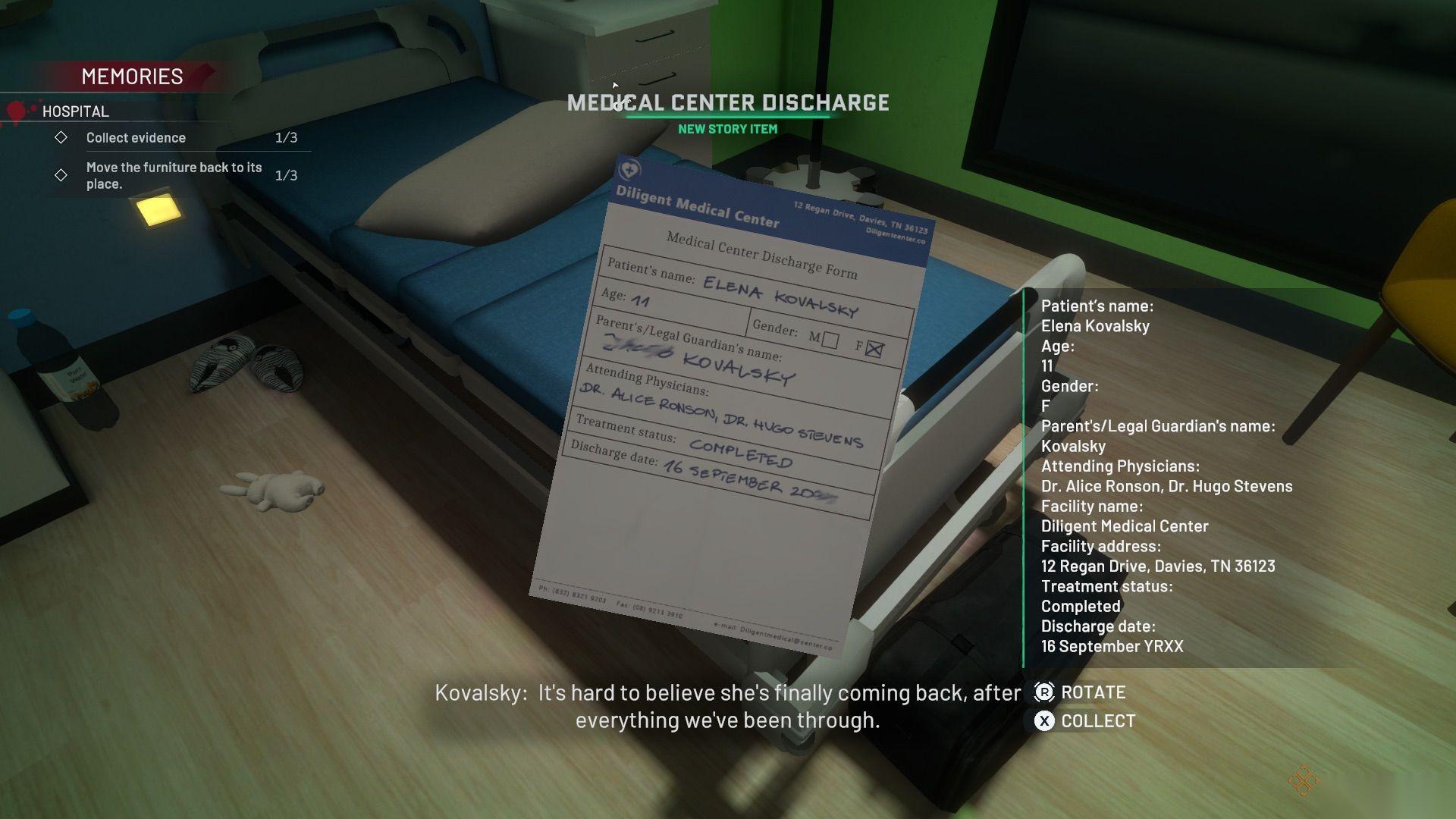Screen dimensions: 1456x819
Task: Open the Memories tracker header
Action: (x=132, y=77)
